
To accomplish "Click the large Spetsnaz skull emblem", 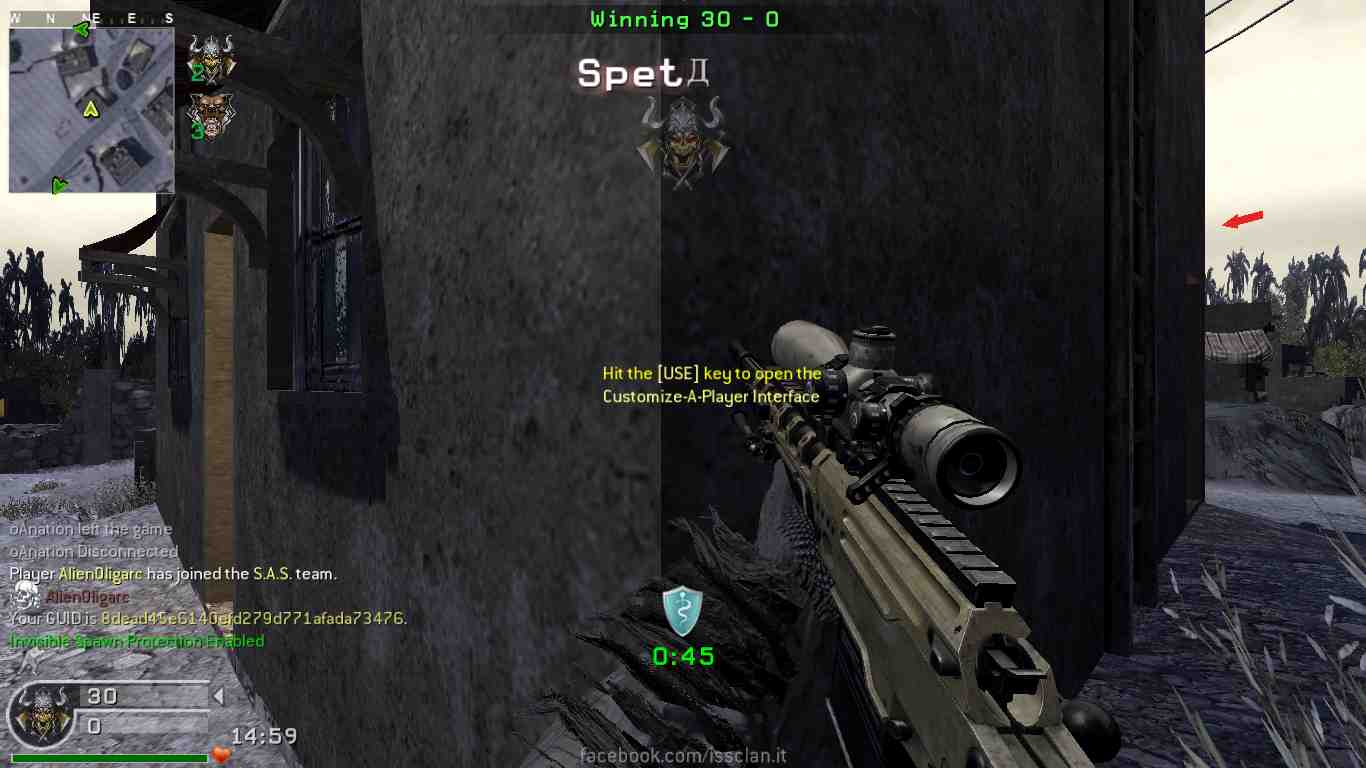I will click(x=683, y=142).
